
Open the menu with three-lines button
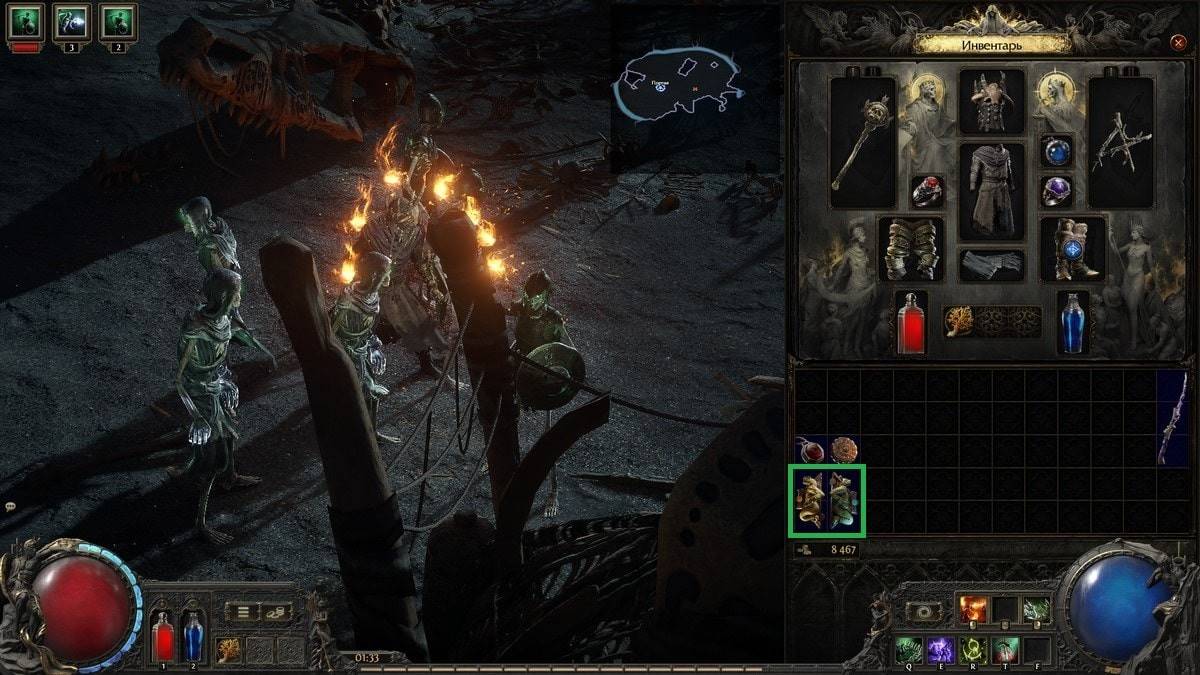[242, 611]
